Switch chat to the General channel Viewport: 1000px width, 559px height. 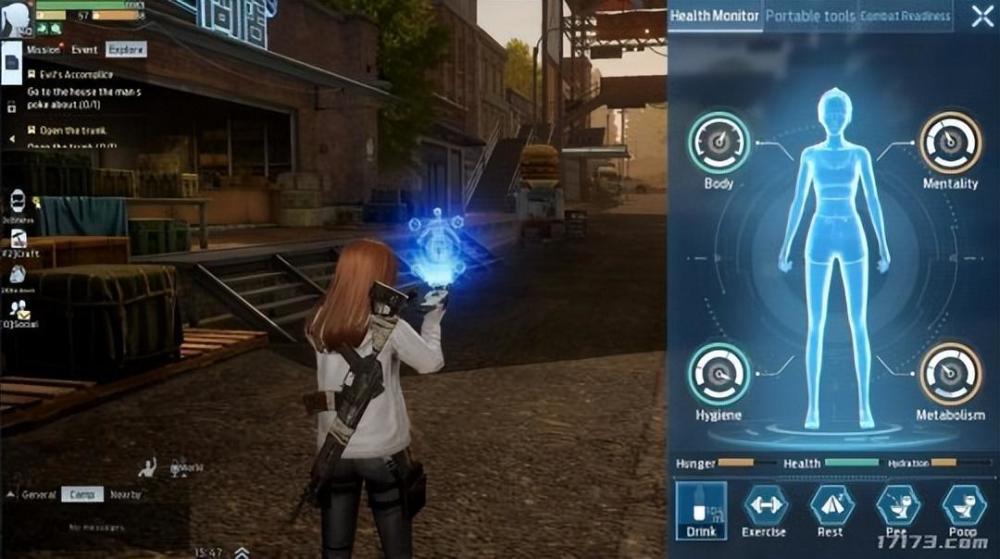(x=39, y=494)
